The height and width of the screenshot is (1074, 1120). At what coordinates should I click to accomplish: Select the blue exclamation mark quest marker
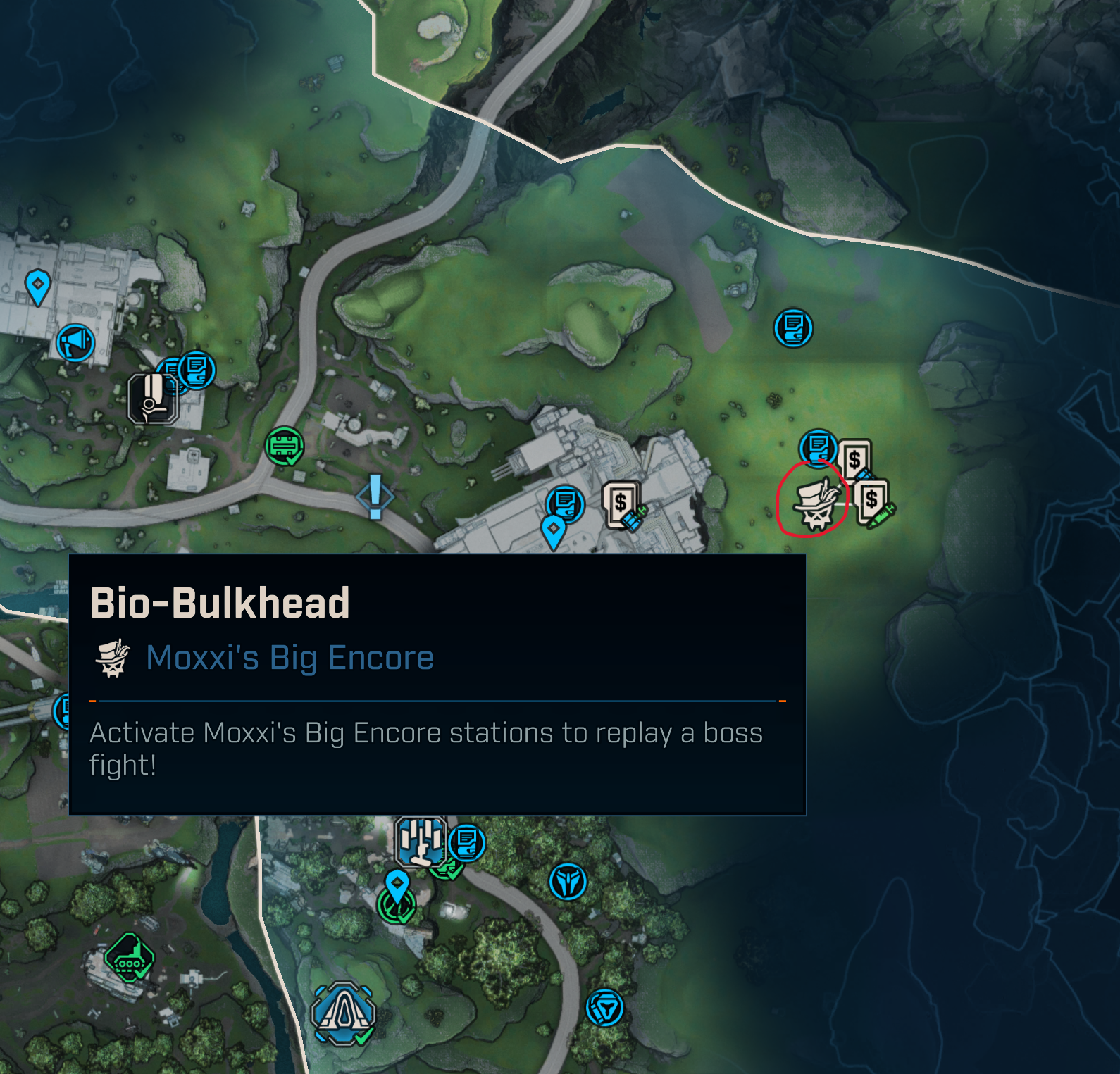375,496
